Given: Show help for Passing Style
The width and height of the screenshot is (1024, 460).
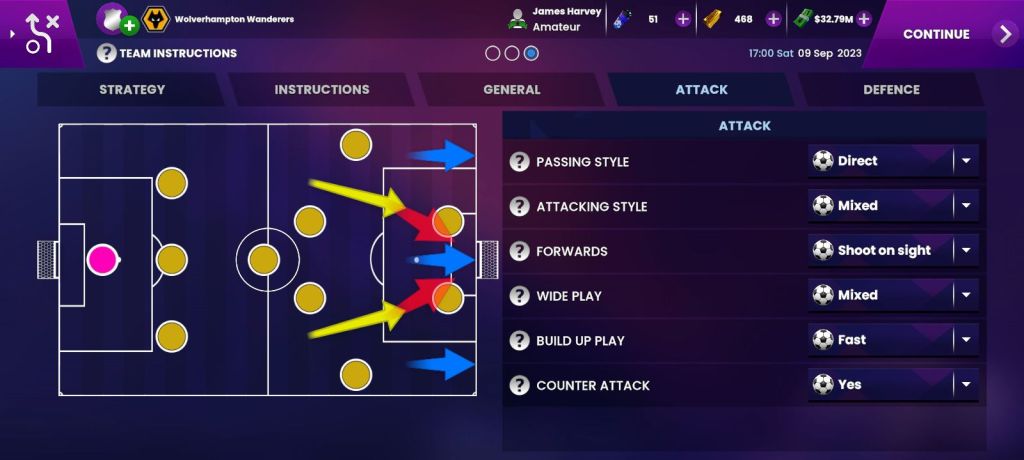Looking at the screenshot, I should (519, 162).
